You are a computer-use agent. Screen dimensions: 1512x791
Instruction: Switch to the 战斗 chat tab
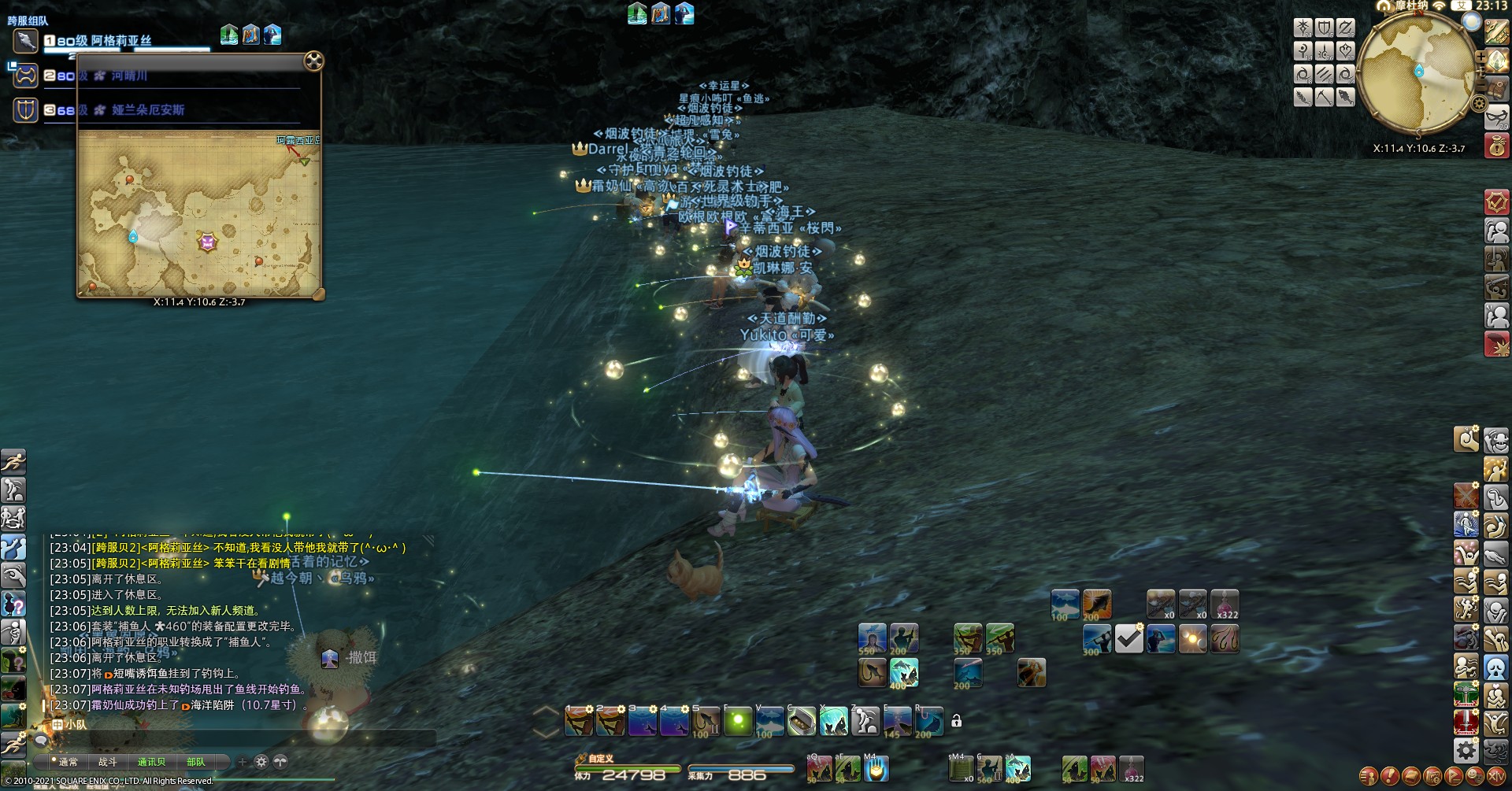(x=108, y=762)
